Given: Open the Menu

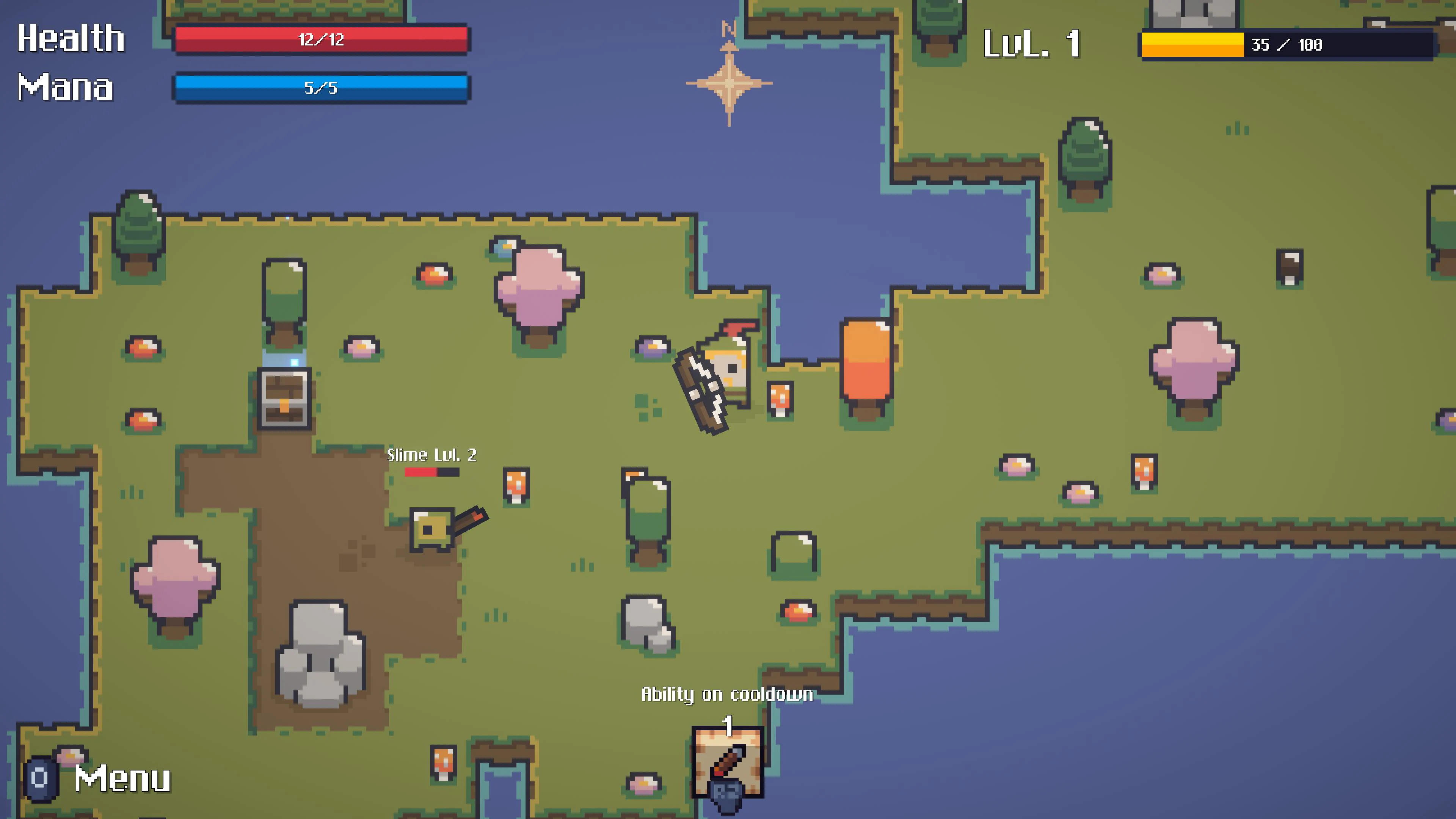Looking at the screenshot, I should coord(121,779).
